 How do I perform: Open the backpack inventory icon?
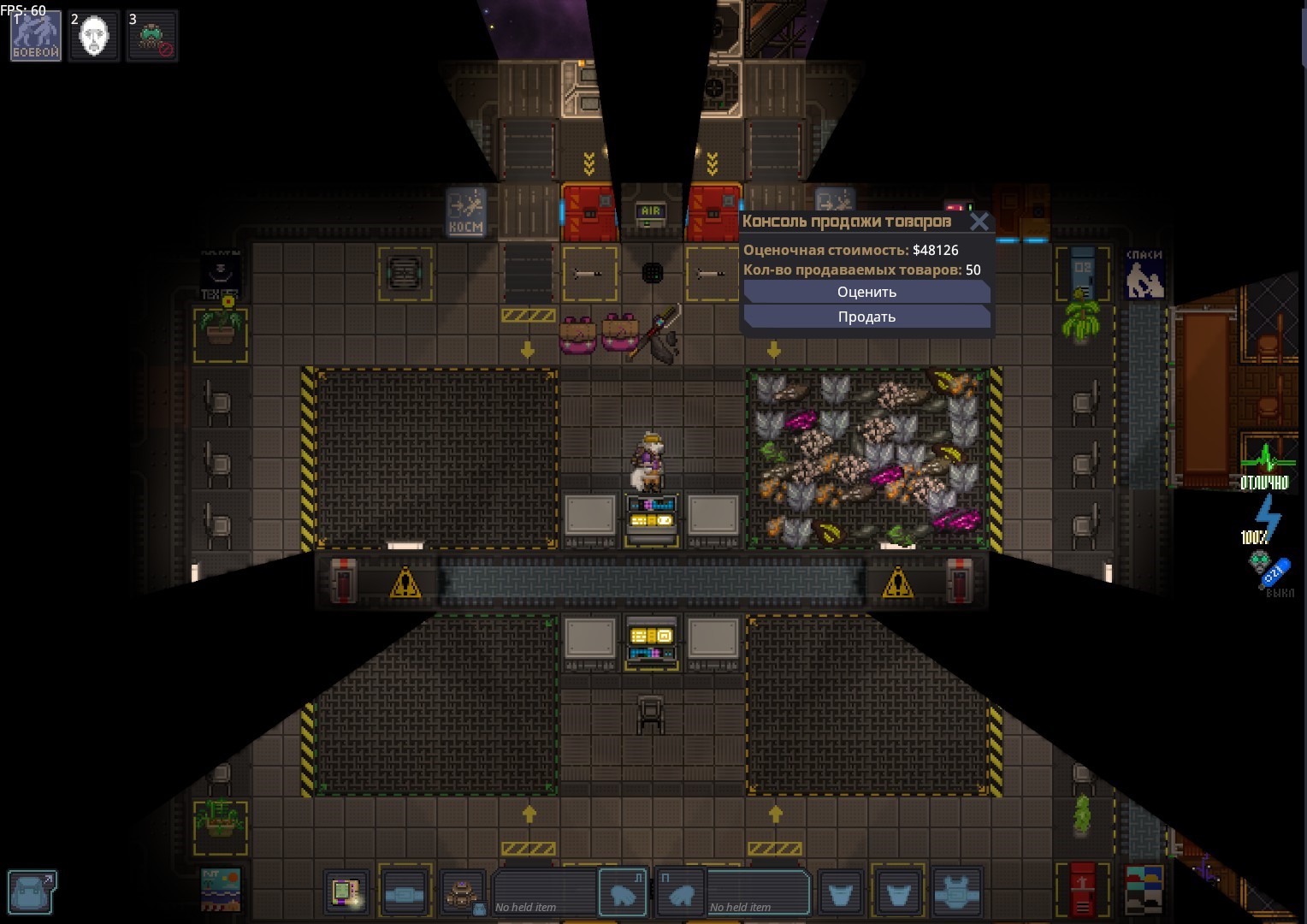(x=33, y=892)
